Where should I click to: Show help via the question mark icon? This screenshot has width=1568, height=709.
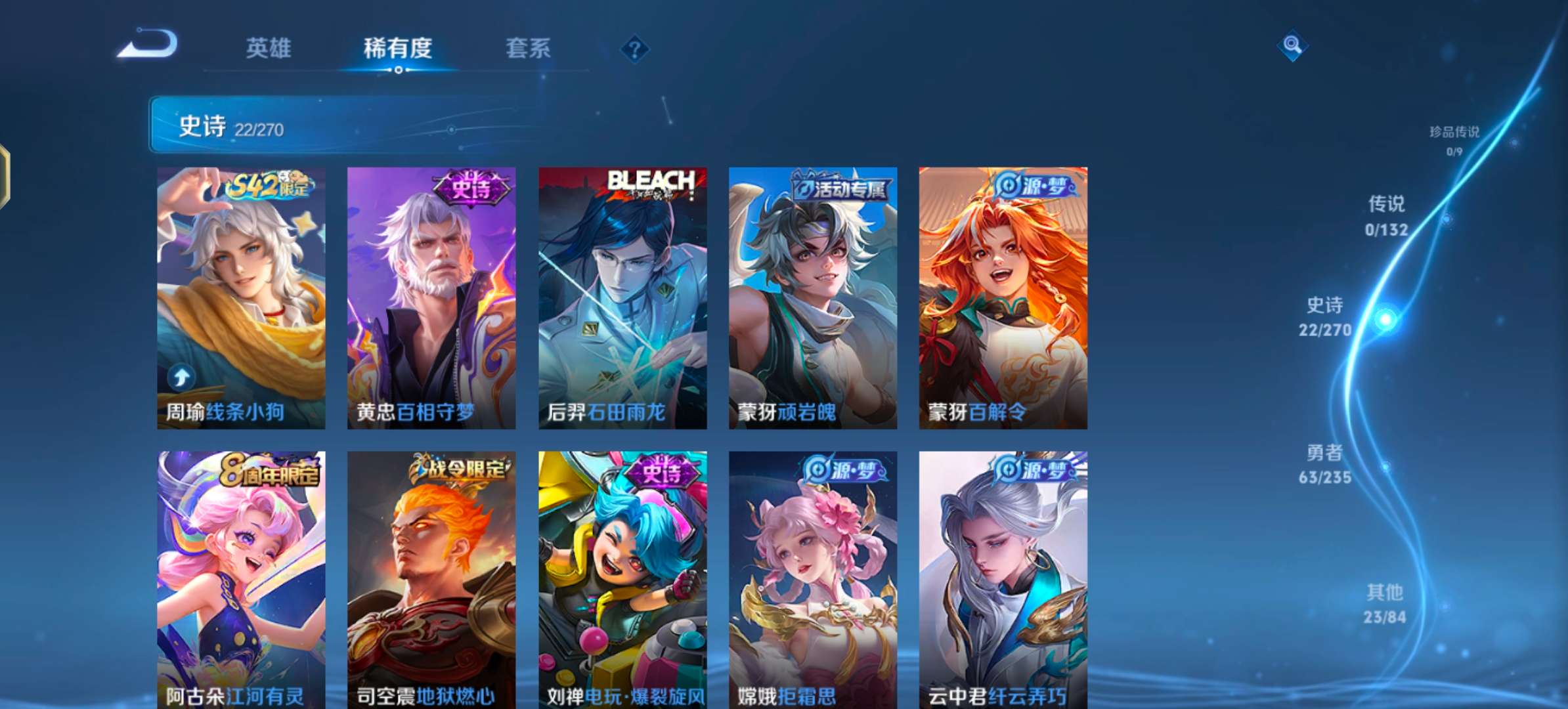634,49
